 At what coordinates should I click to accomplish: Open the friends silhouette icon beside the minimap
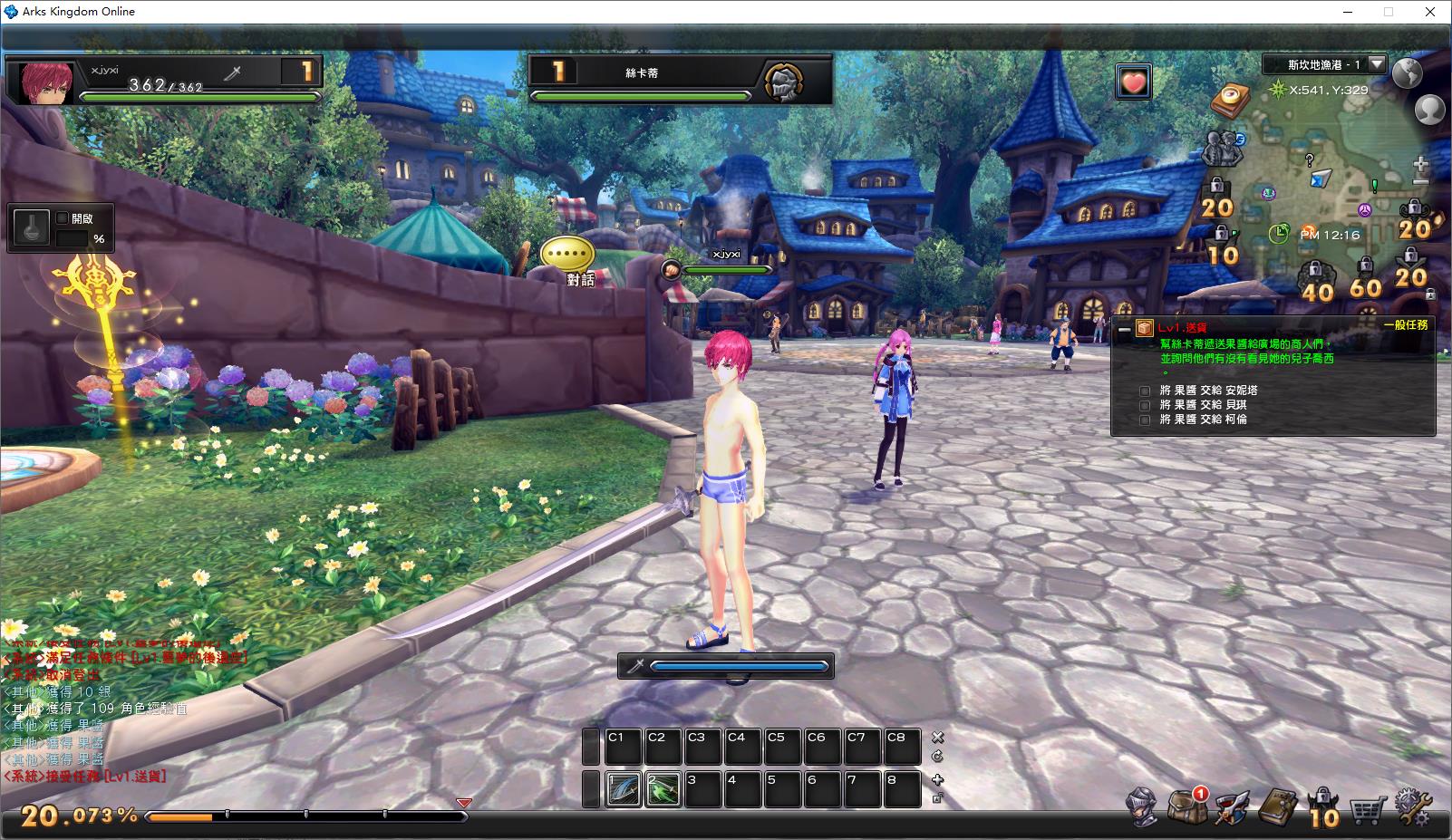1429,110
